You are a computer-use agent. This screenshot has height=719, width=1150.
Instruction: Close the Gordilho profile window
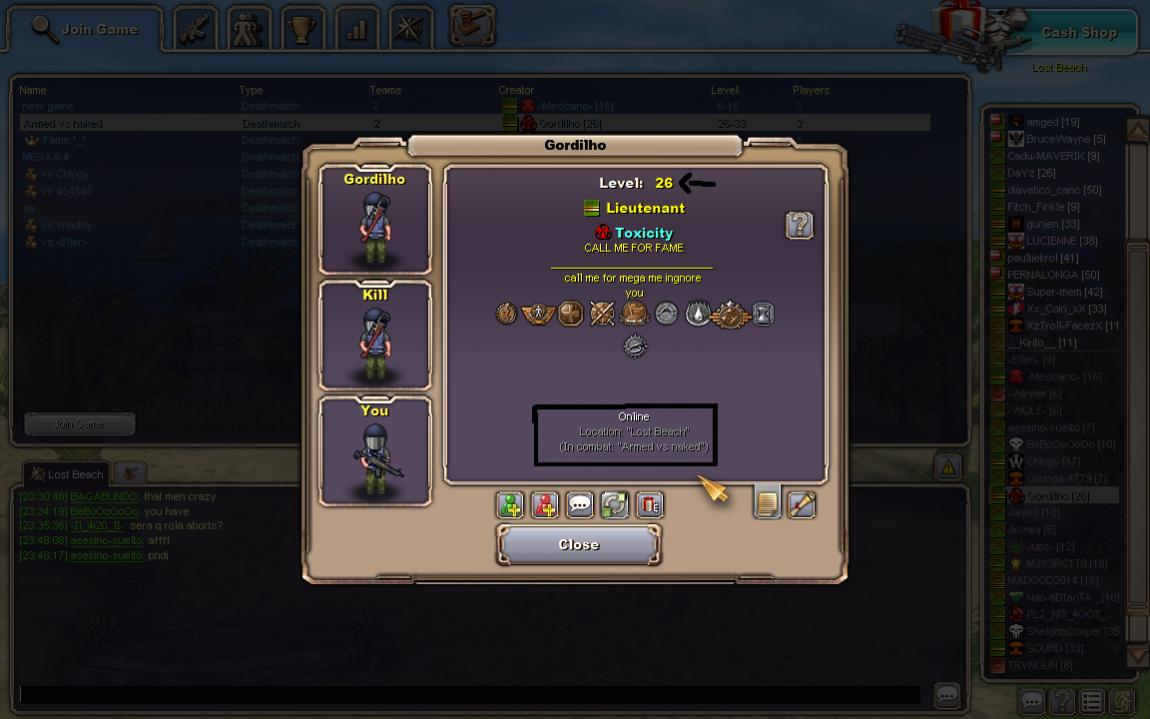click(x=578, y=545)
